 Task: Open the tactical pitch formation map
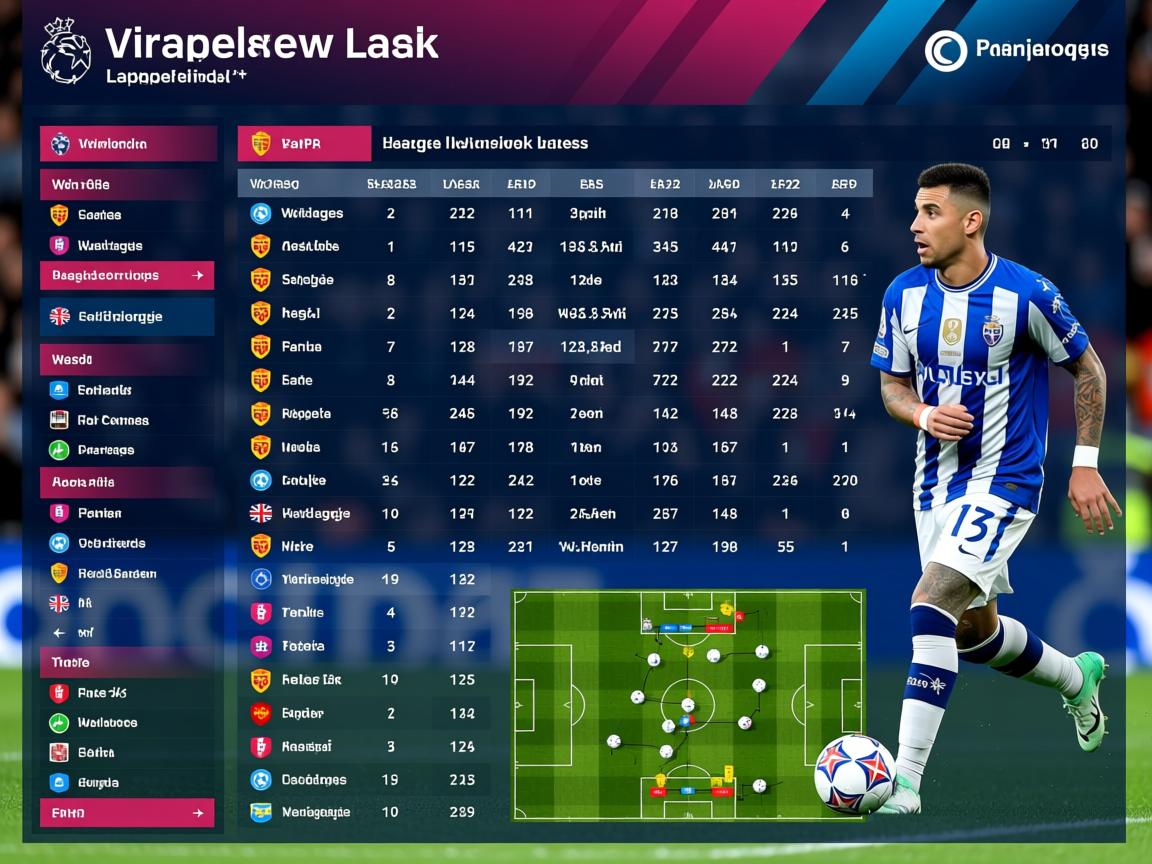688,704
